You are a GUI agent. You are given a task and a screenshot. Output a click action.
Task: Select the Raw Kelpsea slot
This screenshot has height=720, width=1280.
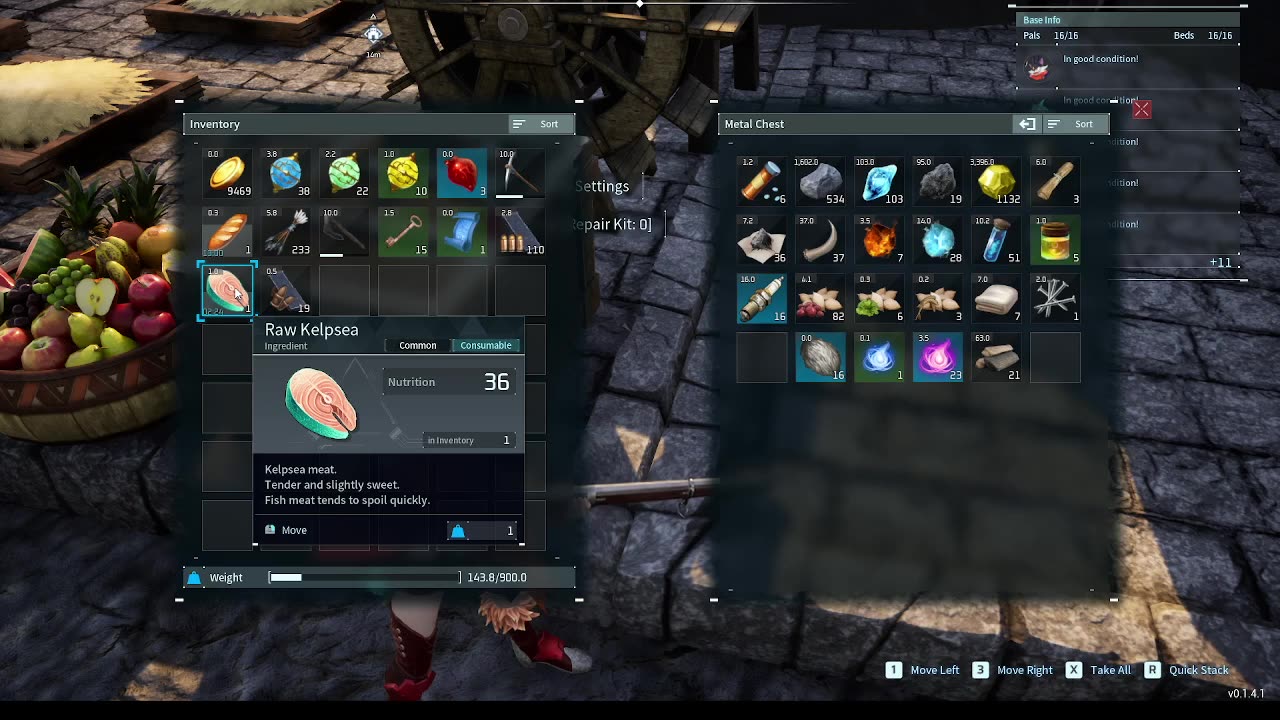tap(227, 291)
